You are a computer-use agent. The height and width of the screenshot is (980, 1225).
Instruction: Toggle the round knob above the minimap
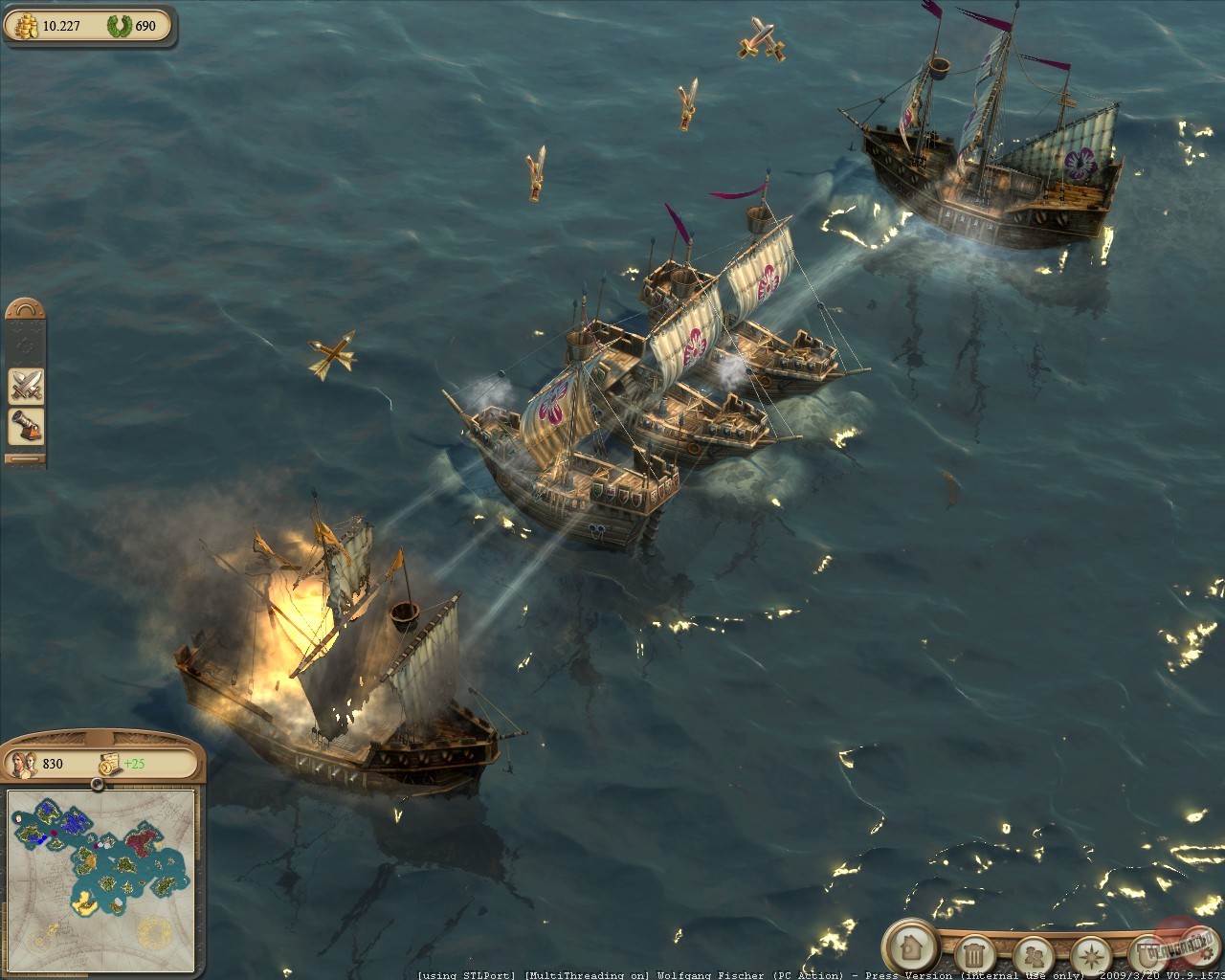point(97,785)
